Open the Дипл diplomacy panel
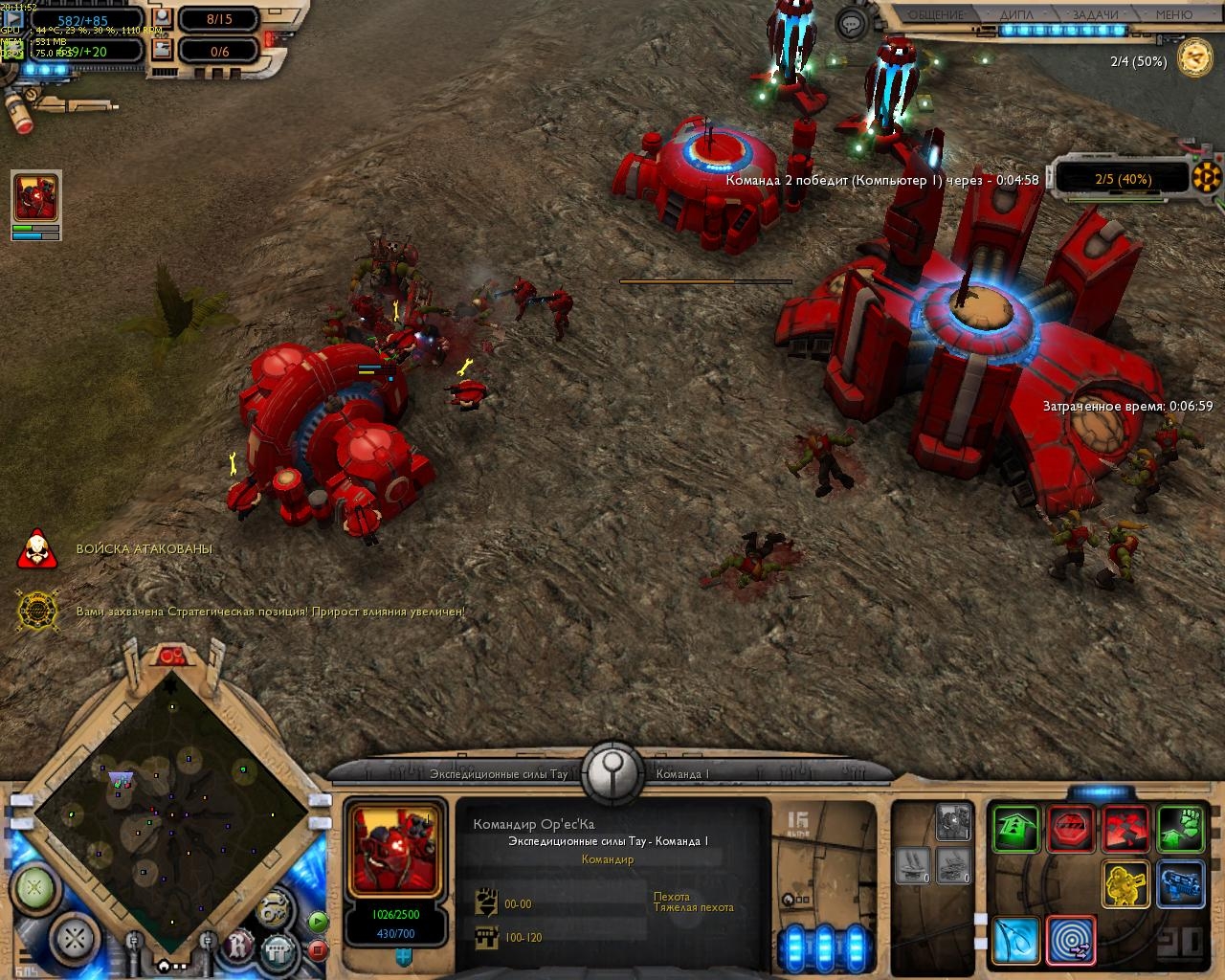The height and width of the screenshot is (980, 1225). 1016,14
